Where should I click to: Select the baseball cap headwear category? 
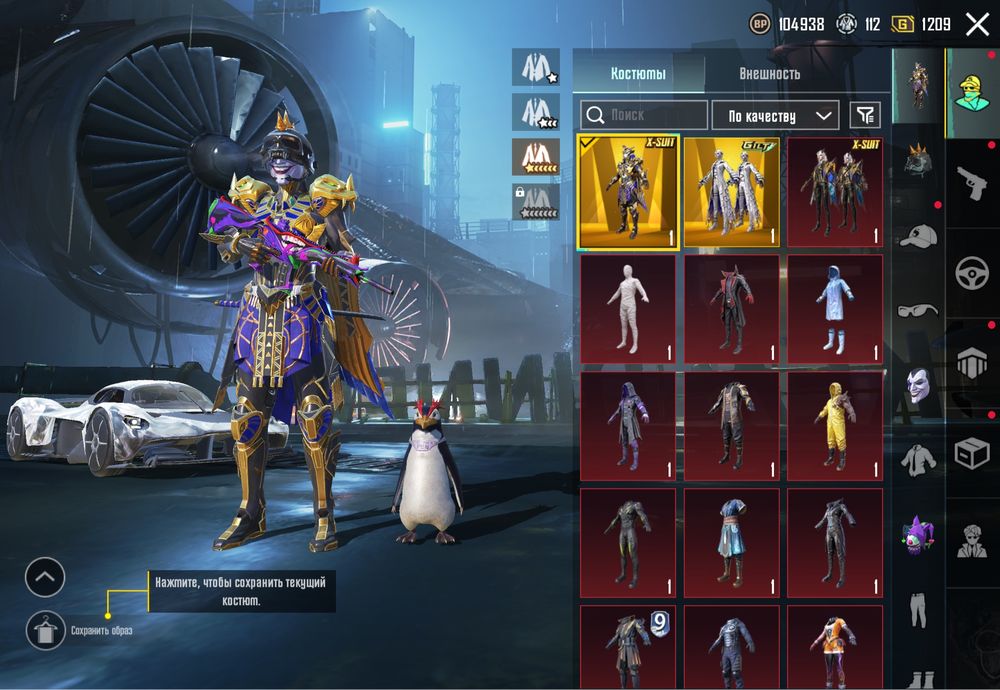click(x=918, y=236)
